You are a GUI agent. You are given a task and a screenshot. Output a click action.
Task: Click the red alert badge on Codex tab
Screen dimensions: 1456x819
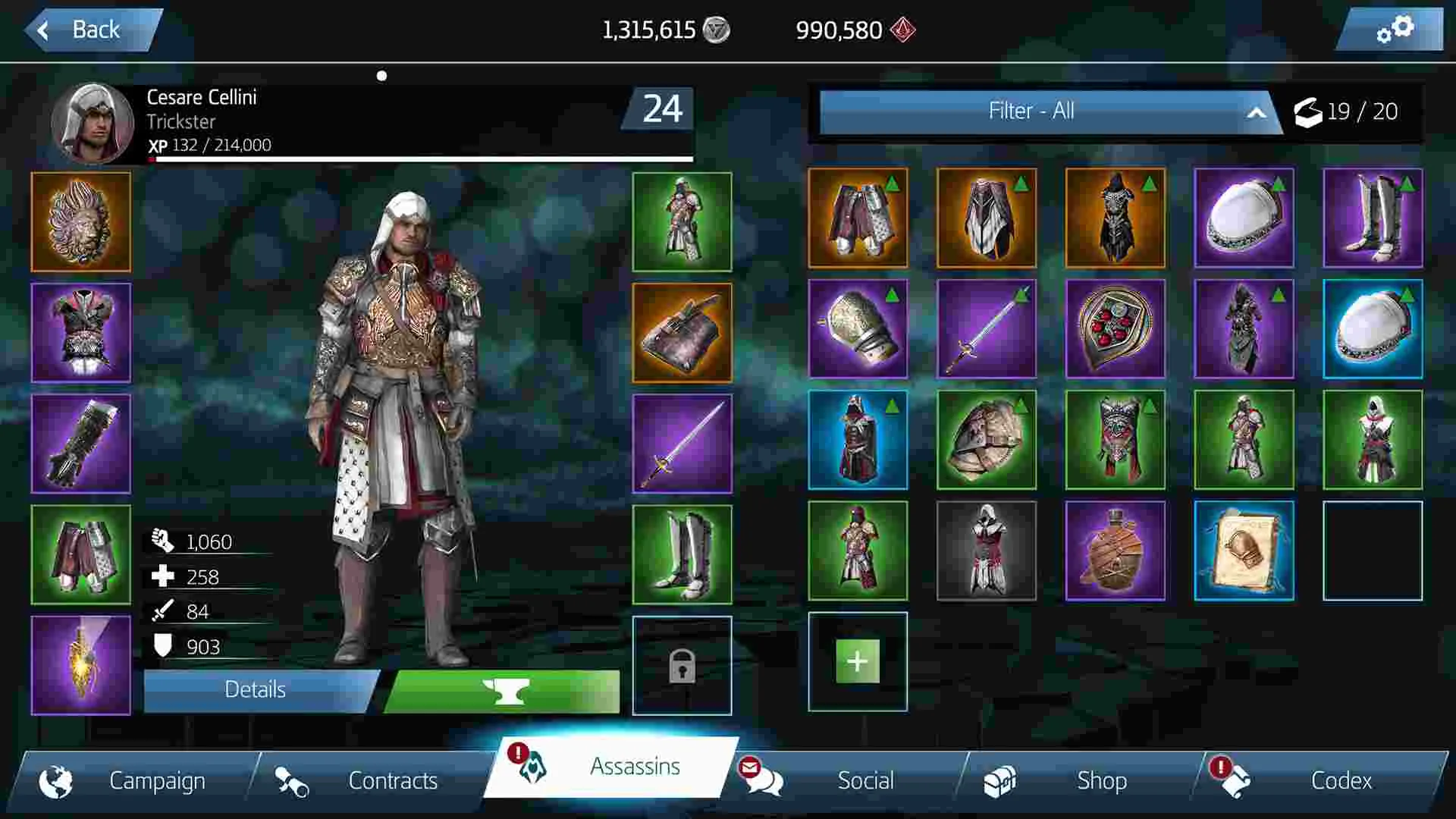click(1219, 767)
